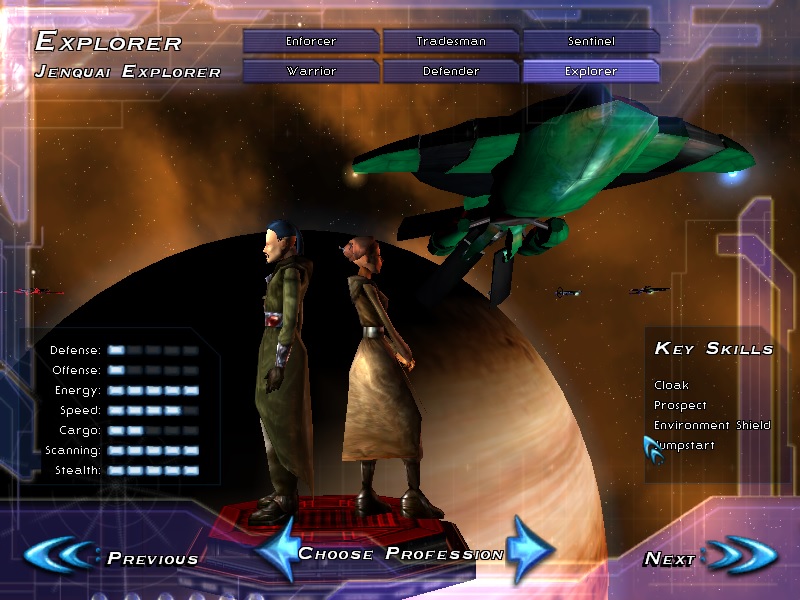800x600 pixels.
Task: Switch to the Warrior profession
Action: [310, 71]
